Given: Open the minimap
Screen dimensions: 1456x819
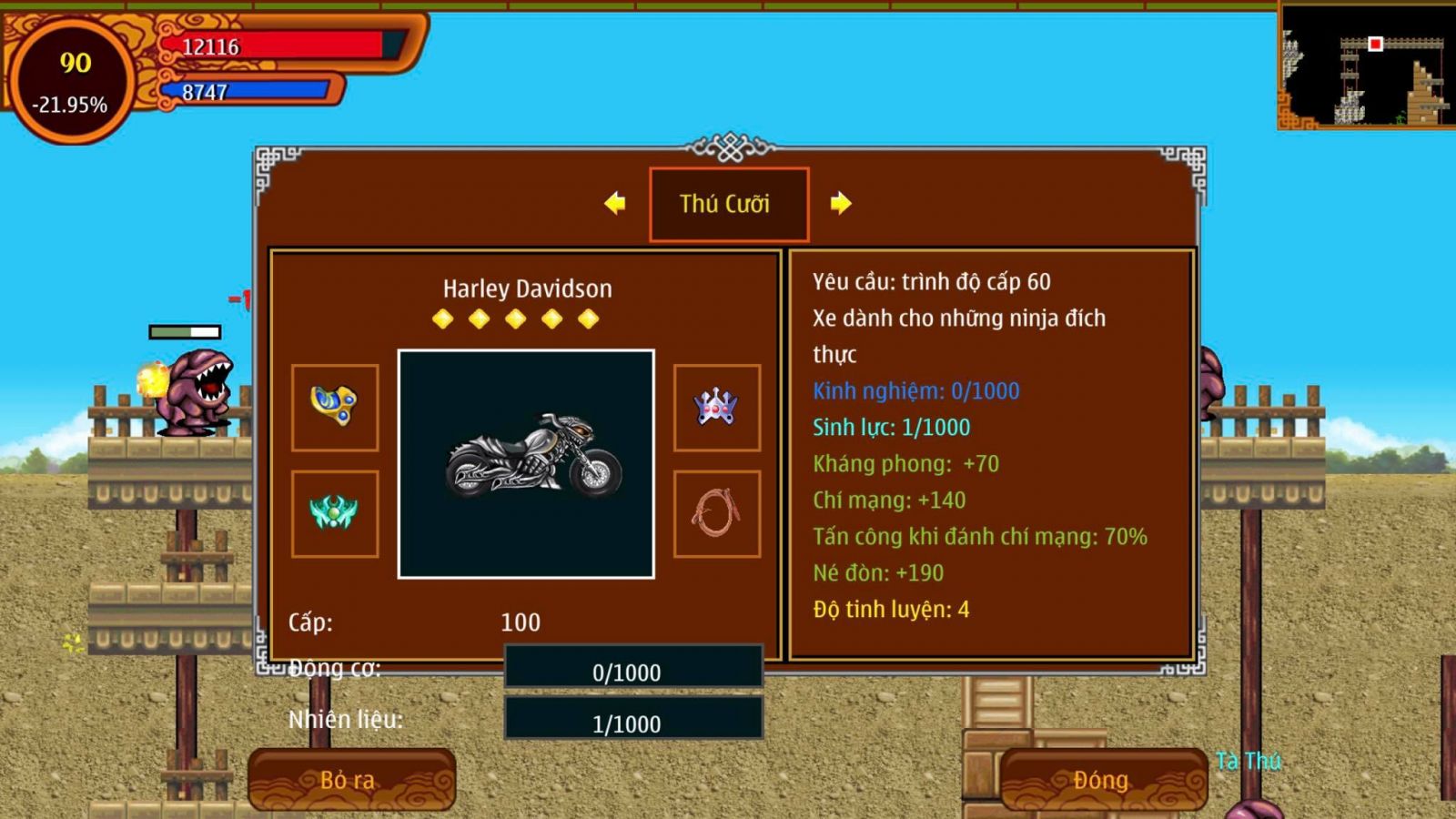Looking at the screenshot, I should [1366, 67].
